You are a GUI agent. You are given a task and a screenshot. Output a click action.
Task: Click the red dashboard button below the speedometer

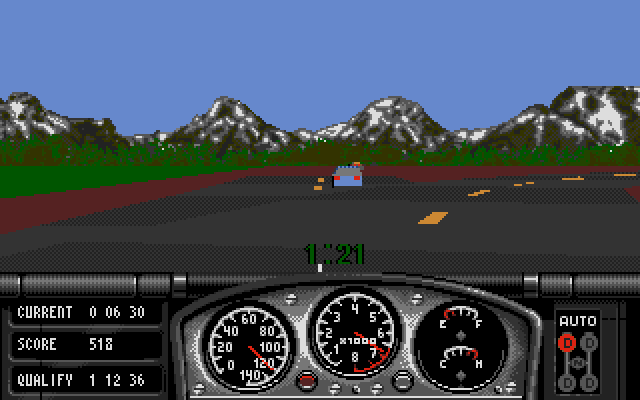tap(308, 379)
